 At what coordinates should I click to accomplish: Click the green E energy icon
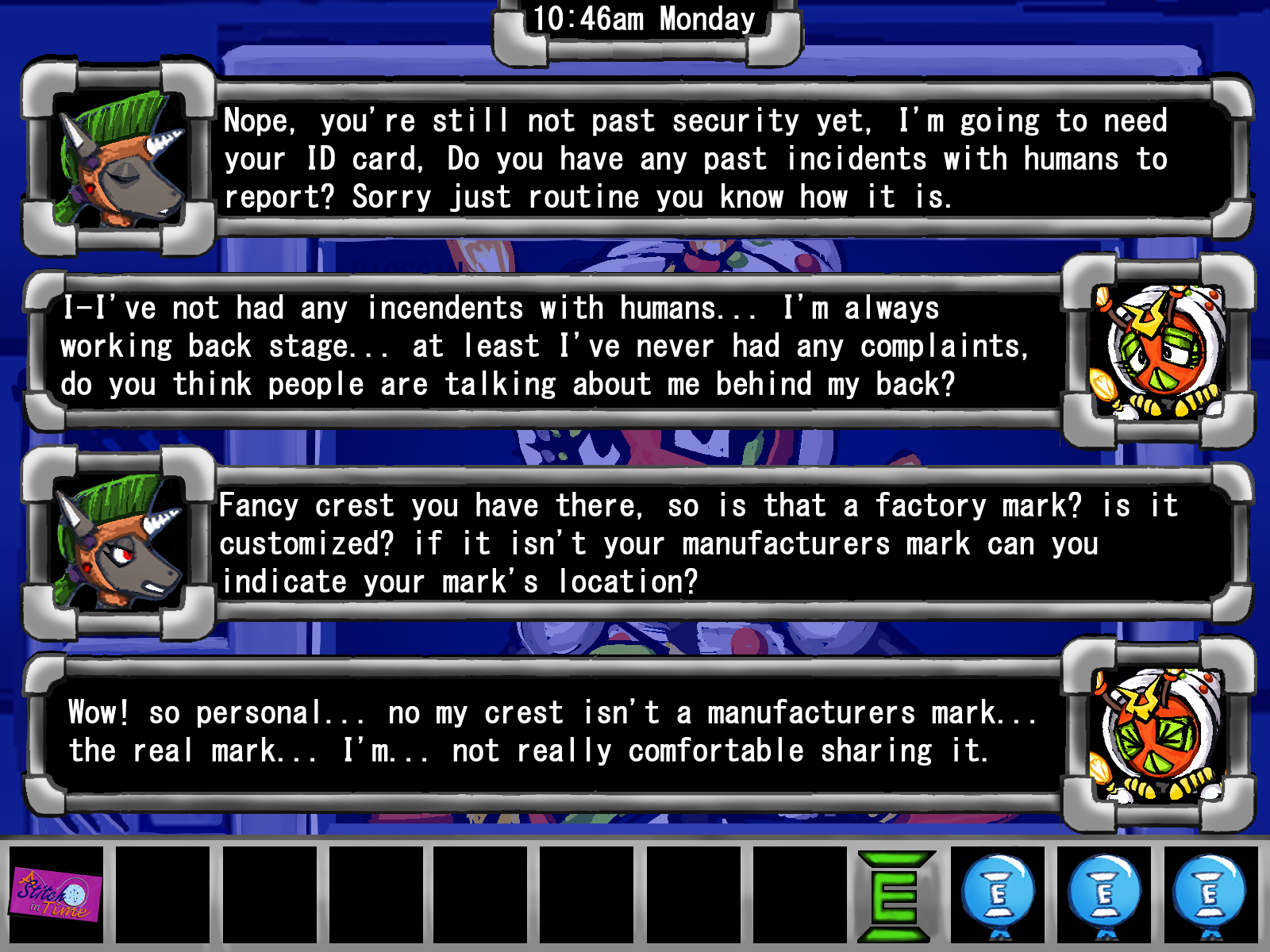pos(896,896)
